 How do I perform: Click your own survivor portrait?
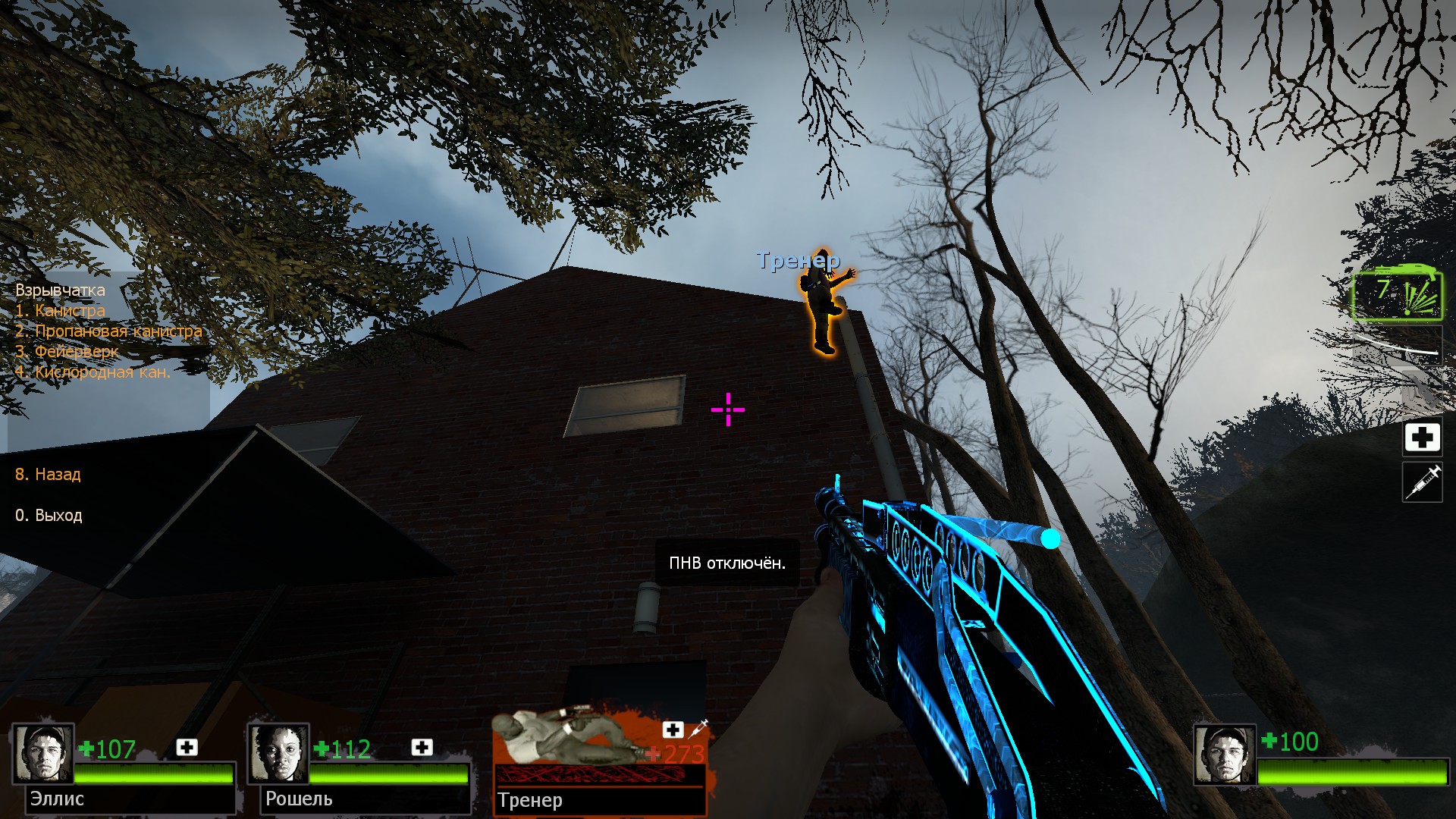point(1225,755)
